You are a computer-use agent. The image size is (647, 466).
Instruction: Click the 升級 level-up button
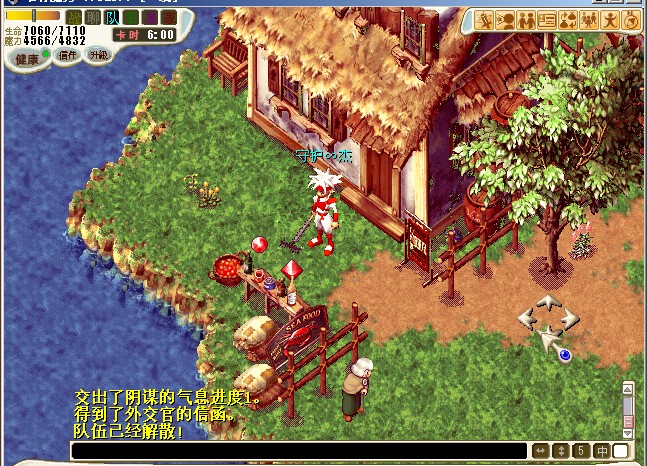click(x=98, y=56)
